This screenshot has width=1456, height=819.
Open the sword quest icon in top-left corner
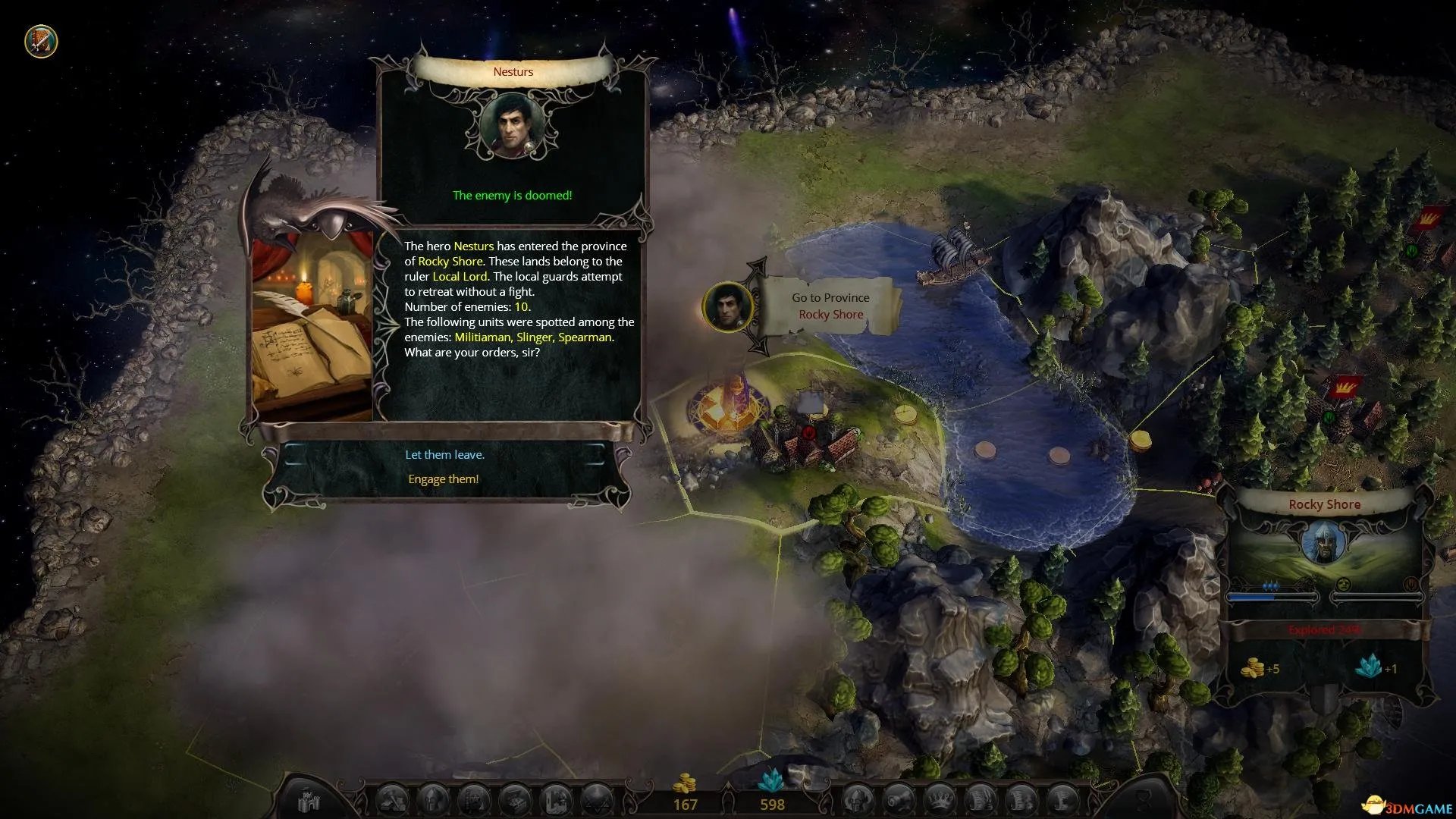point(41,41)
